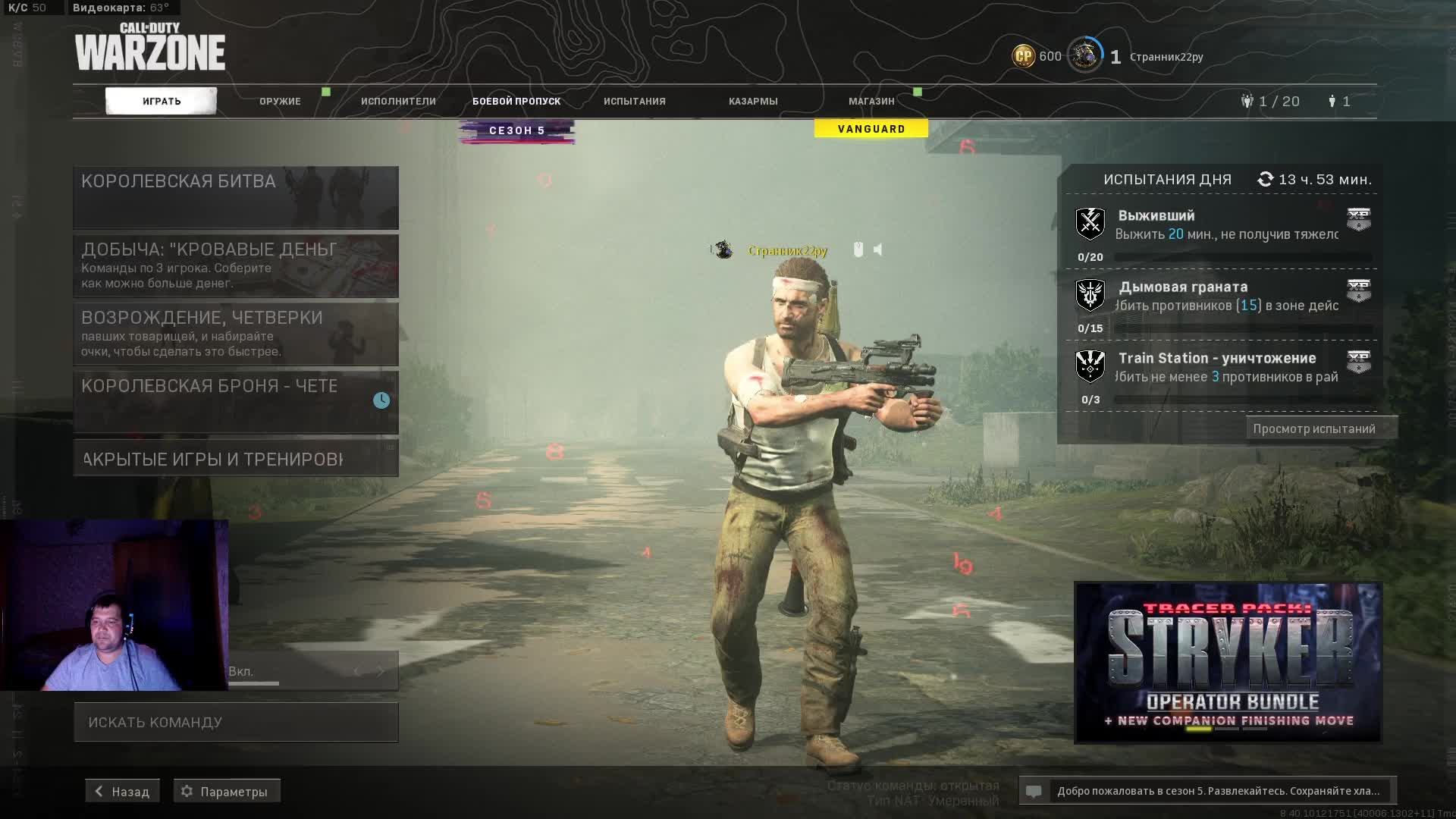Open the chat message box
The width and height of the screenshot is (1456, 819).
(x=1207, y=791)
